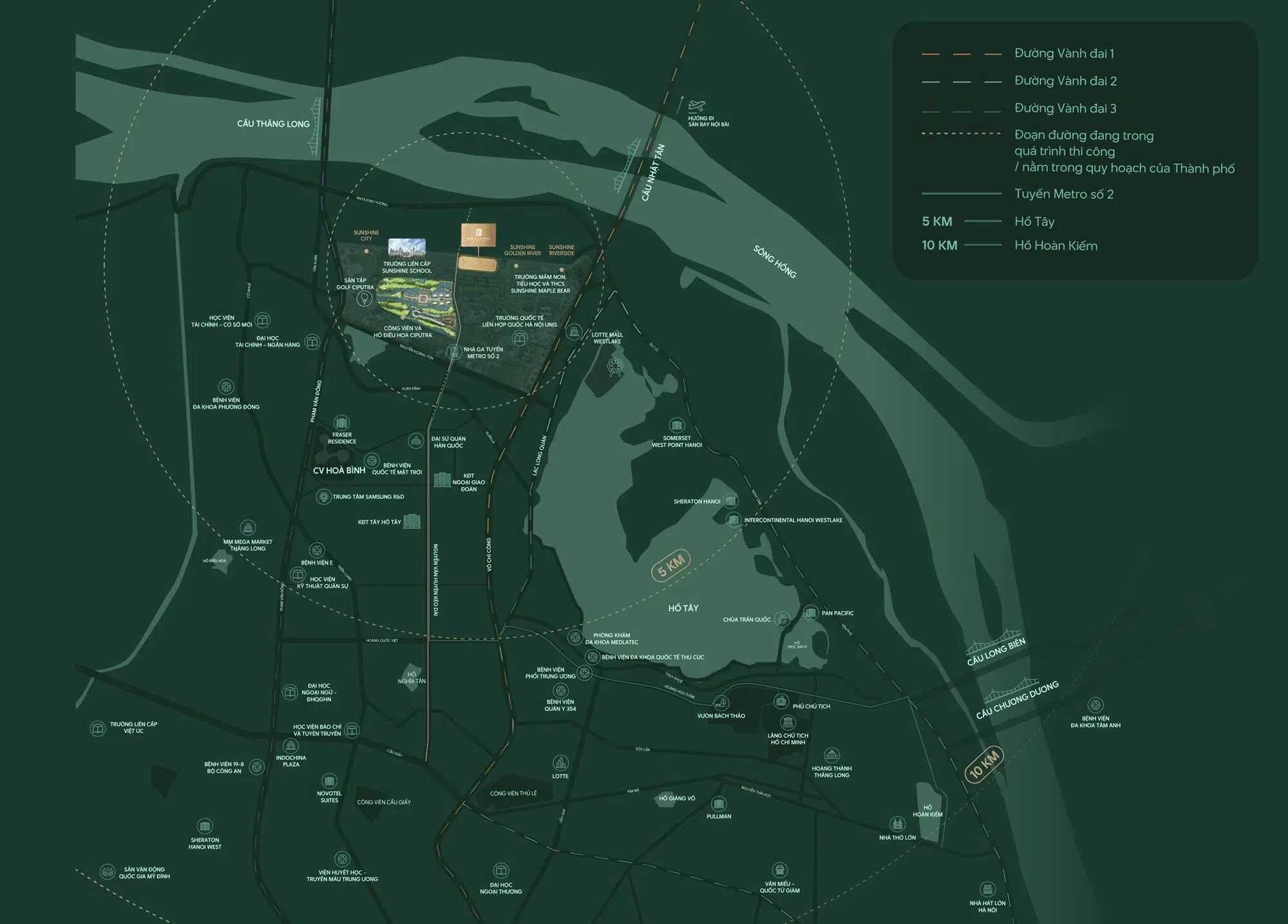Viewport: 1288px width, 924px height.
Task: Select the Lotte Mall Westlake map marker
Action: tap(574, 333)
